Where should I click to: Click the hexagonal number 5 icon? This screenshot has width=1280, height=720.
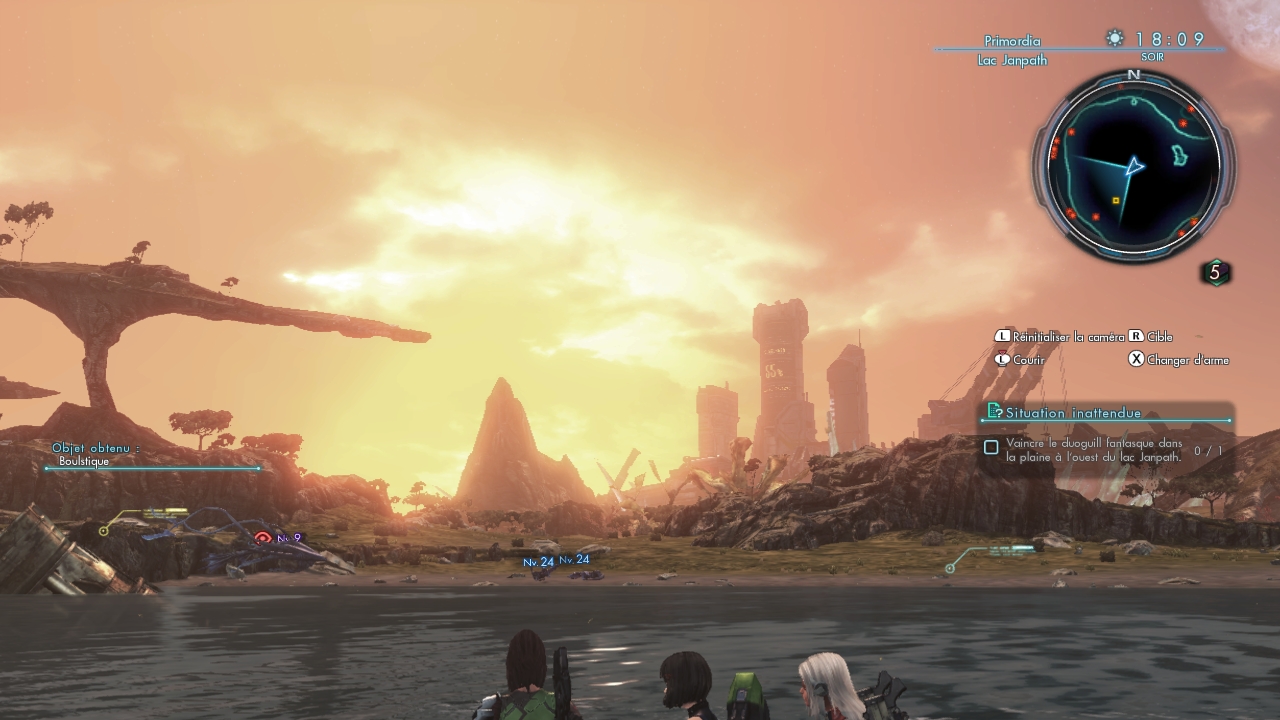pos(1215,272)
